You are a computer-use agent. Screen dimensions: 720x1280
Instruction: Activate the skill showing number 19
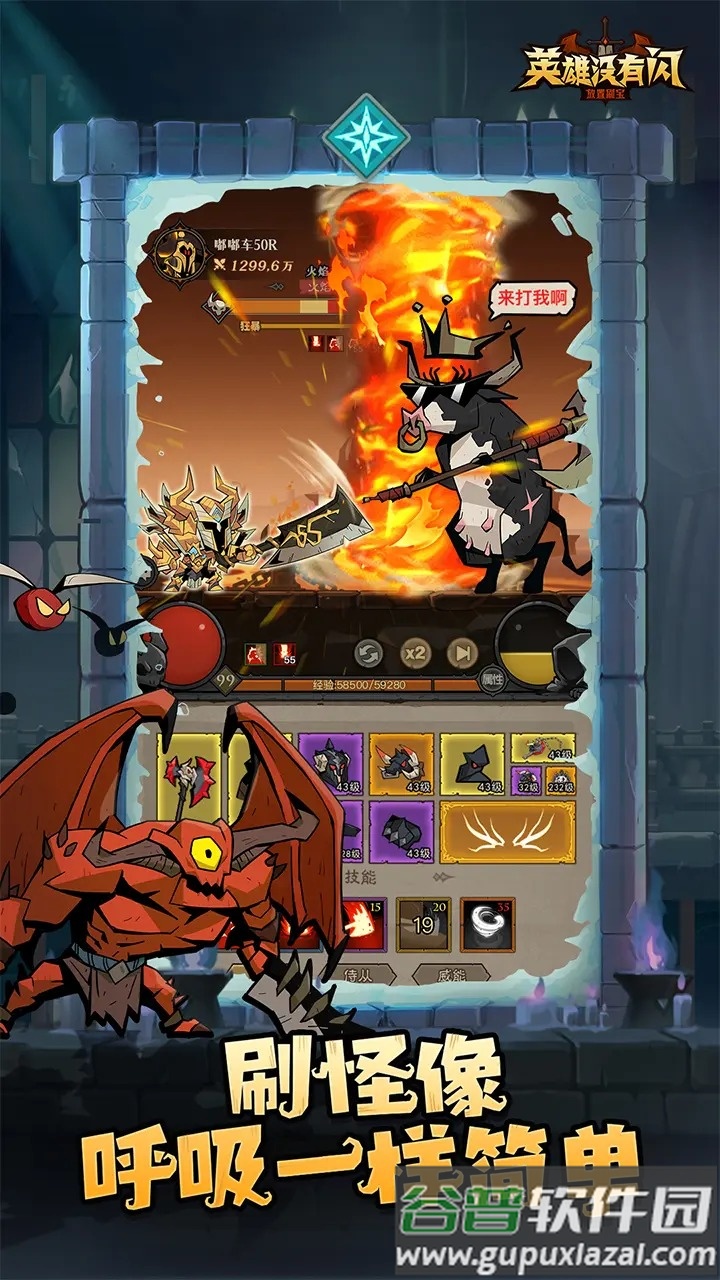click(423, 924)
